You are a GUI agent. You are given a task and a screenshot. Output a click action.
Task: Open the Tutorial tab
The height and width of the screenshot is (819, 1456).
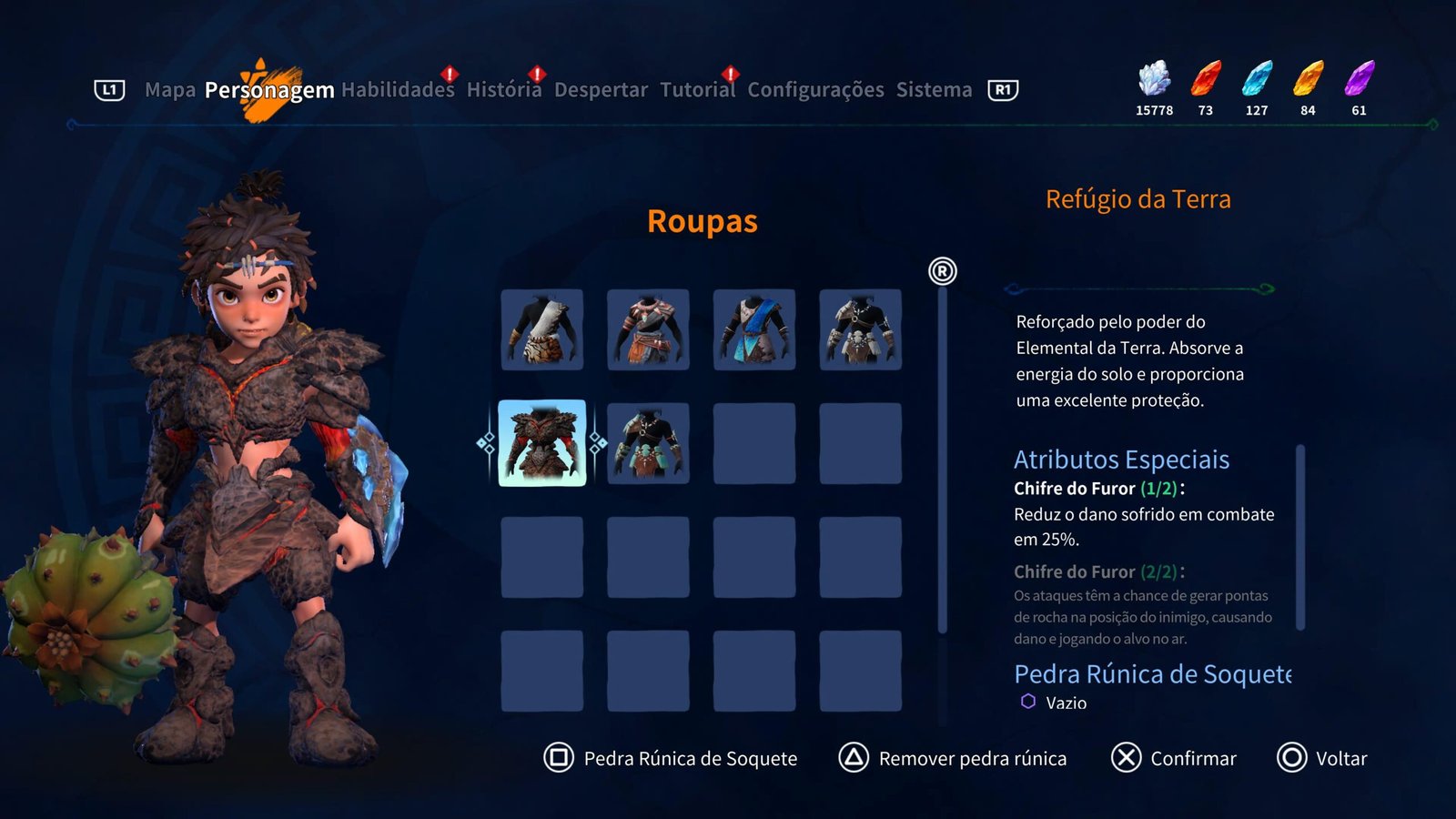(697, 90)
